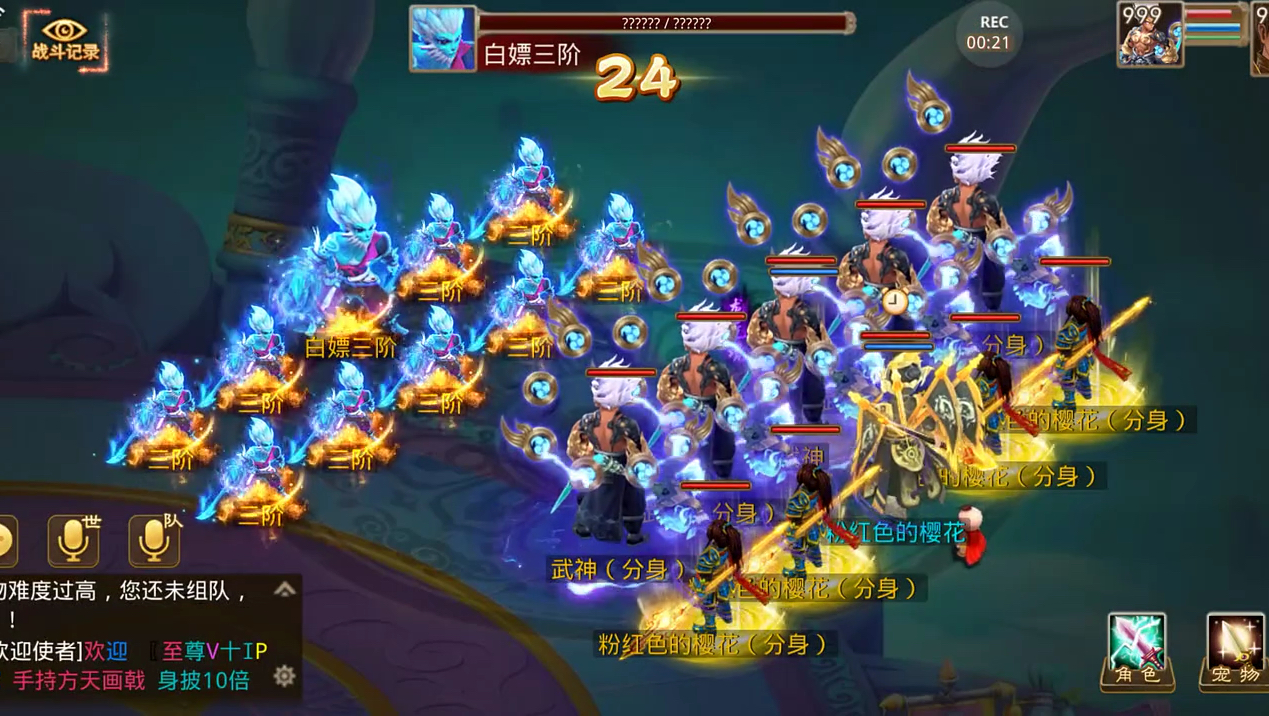Tap the REC screen recording indicator
The image size is (1269, 716).
pyautogui.click(x=988, y=32)
